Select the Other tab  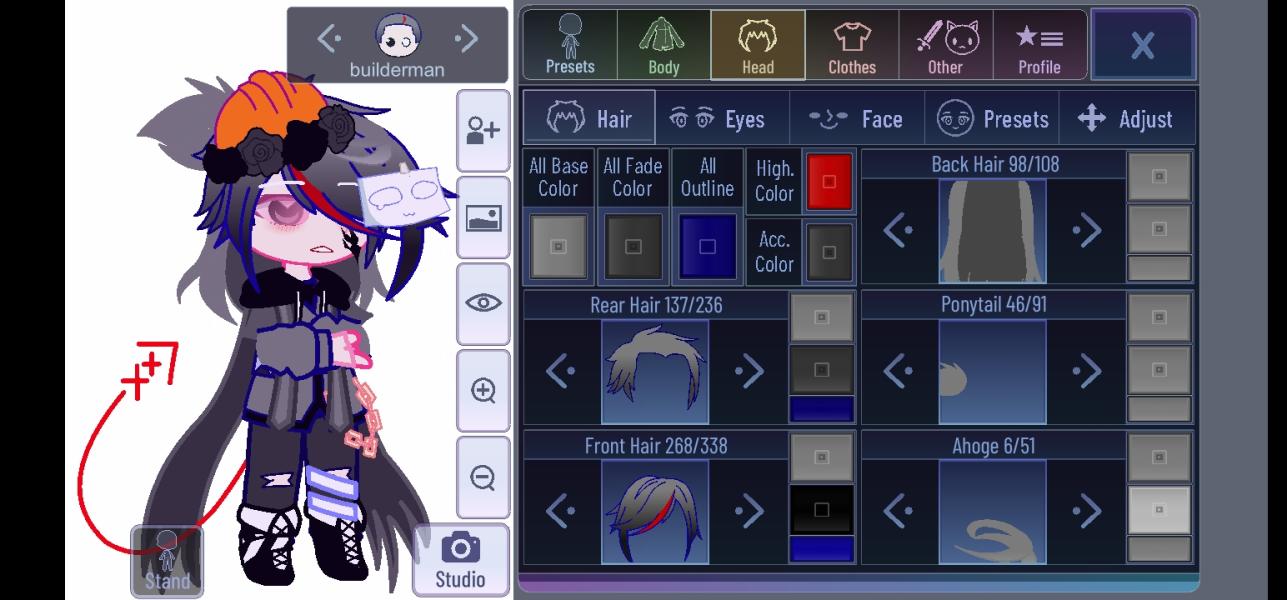[946, 45]
